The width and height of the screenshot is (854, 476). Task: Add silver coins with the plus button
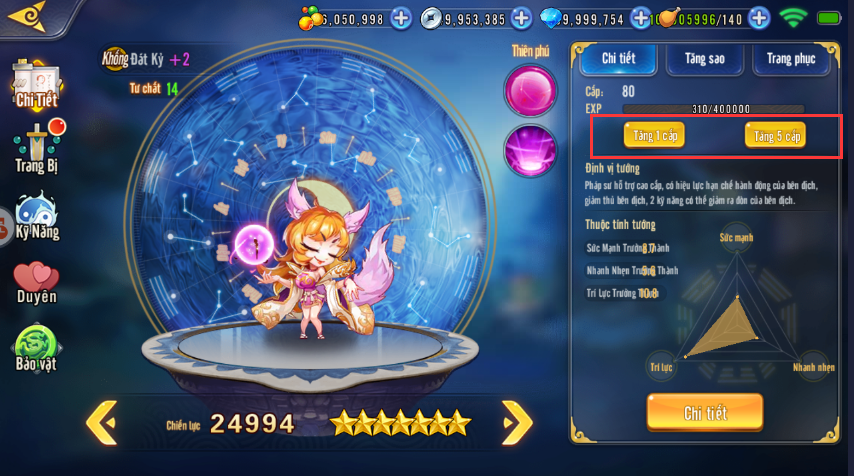521,18
